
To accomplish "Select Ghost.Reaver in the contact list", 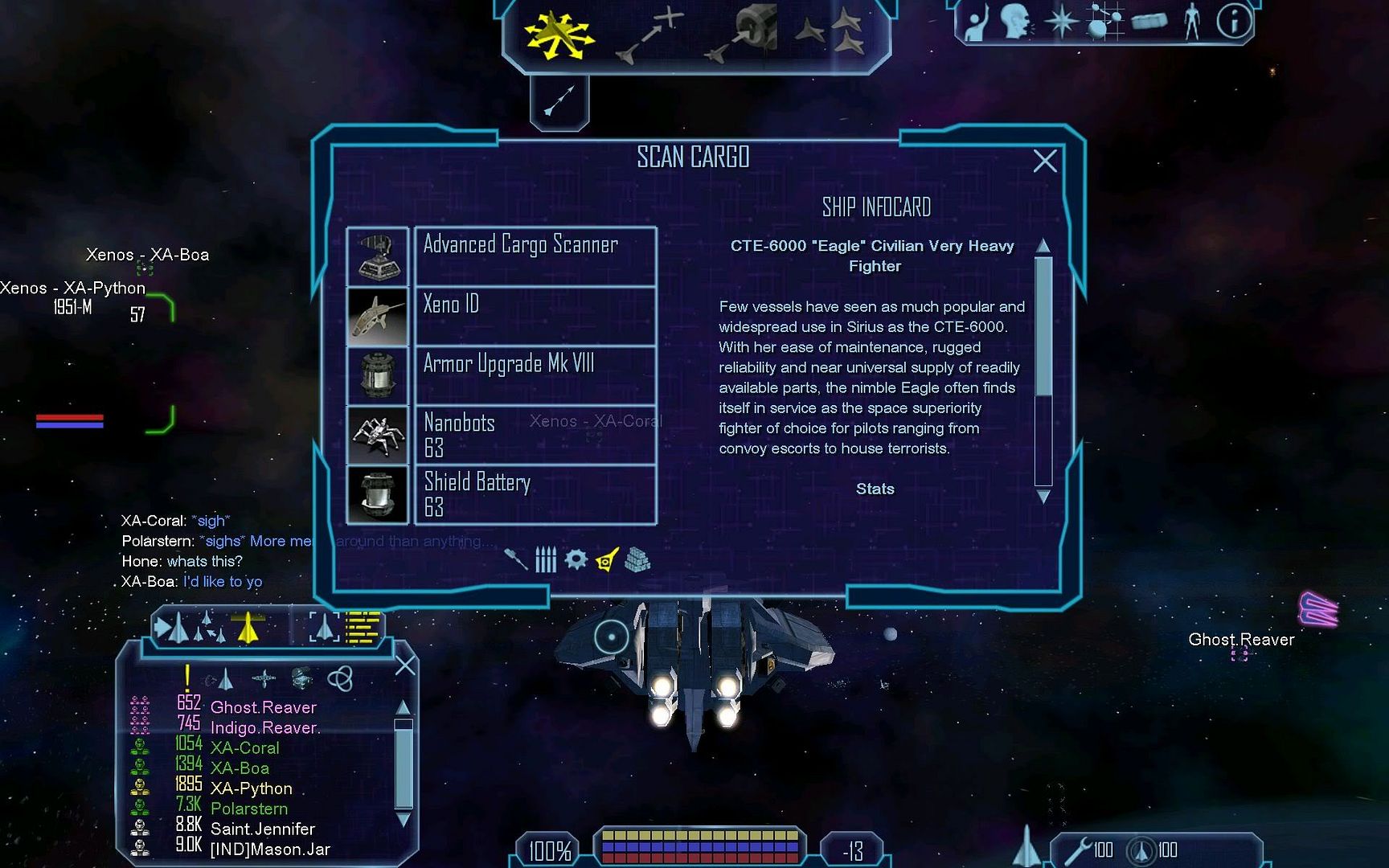I will 263,707.
